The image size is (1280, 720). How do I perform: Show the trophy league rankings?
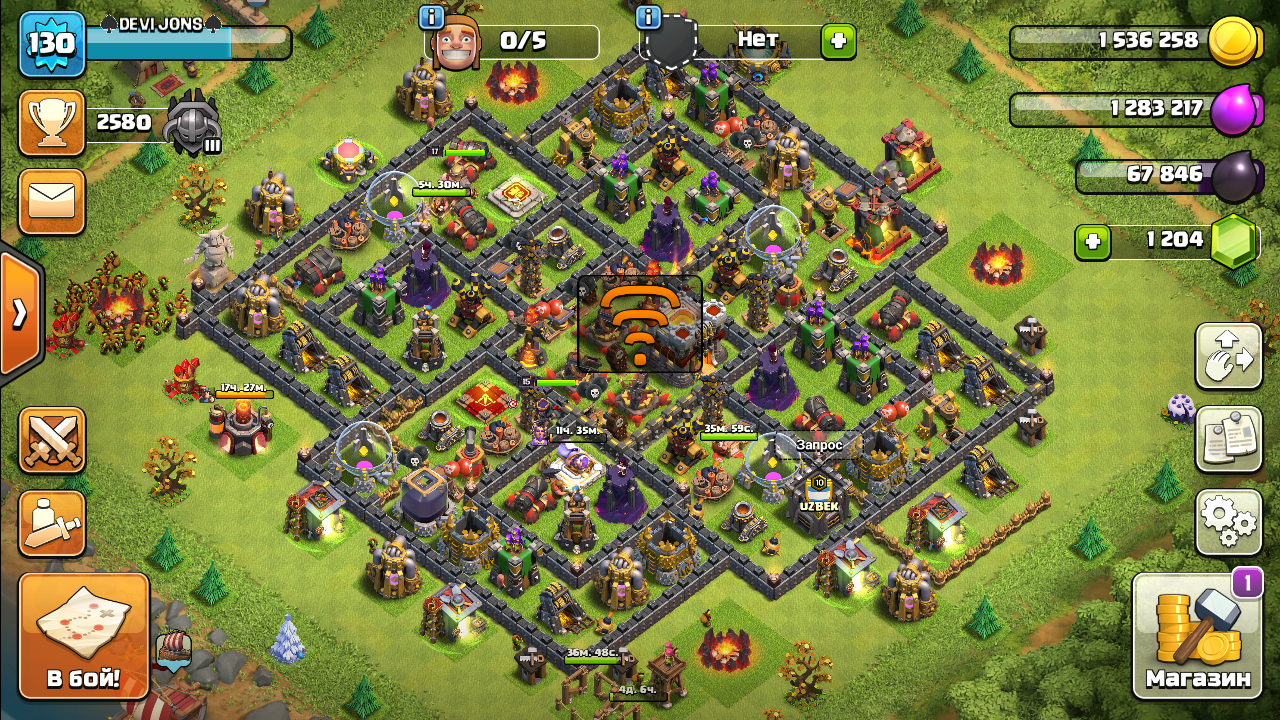[52, 123]
